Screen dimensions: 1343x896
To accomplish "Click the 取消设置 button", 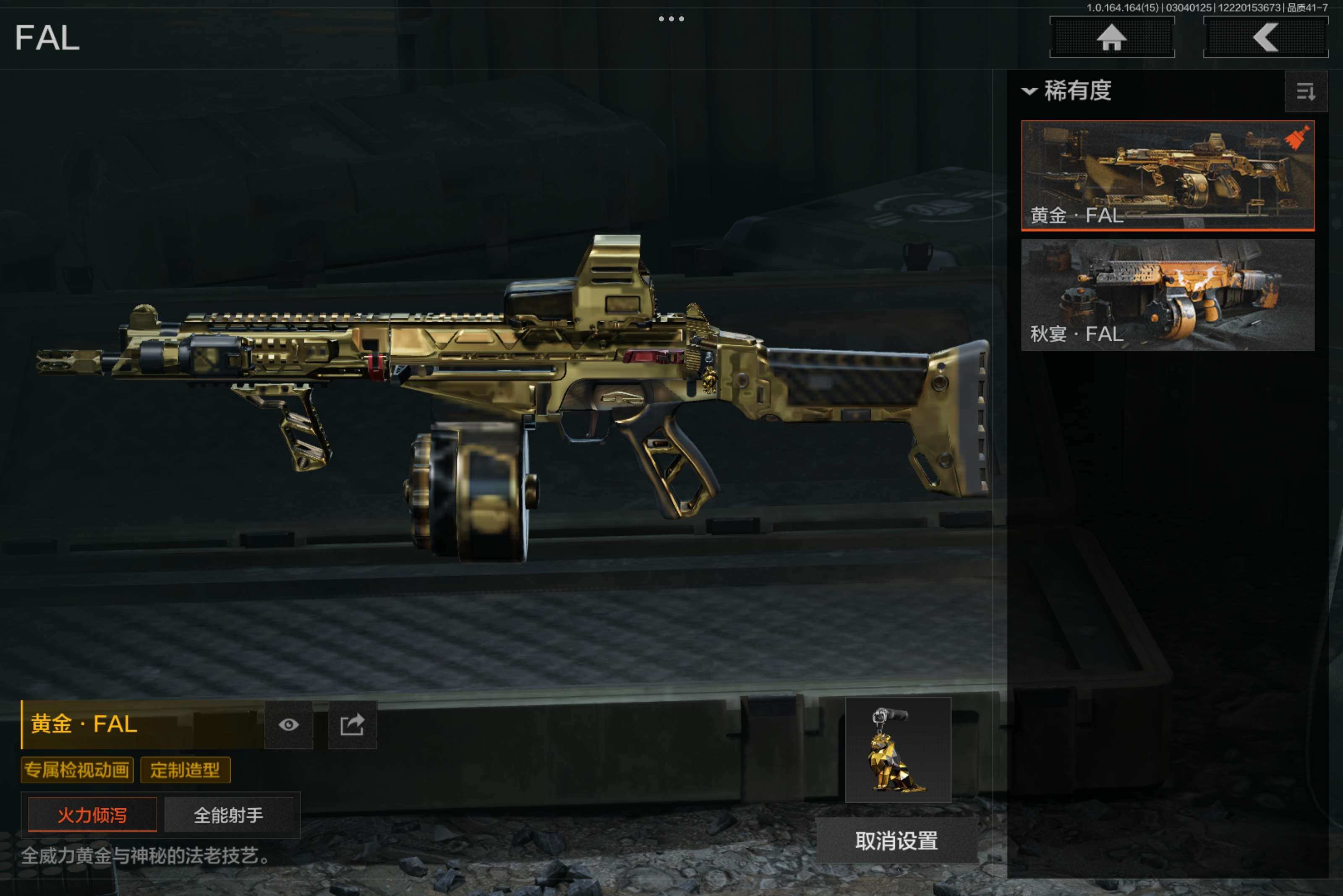I will (x=896, y=841).
